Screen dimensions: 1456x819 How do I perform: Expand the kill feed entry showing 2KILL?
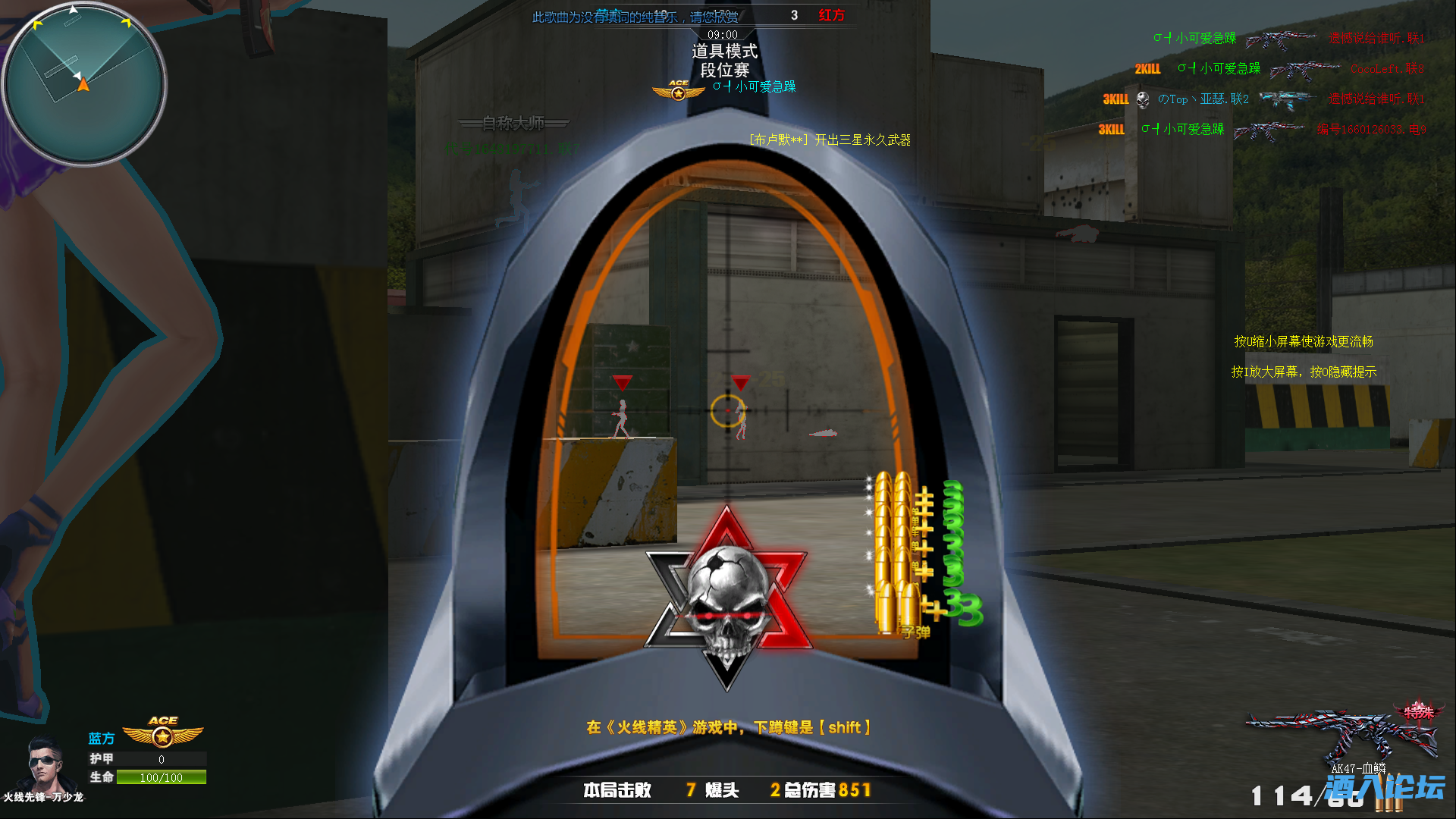coord(1147,68)
